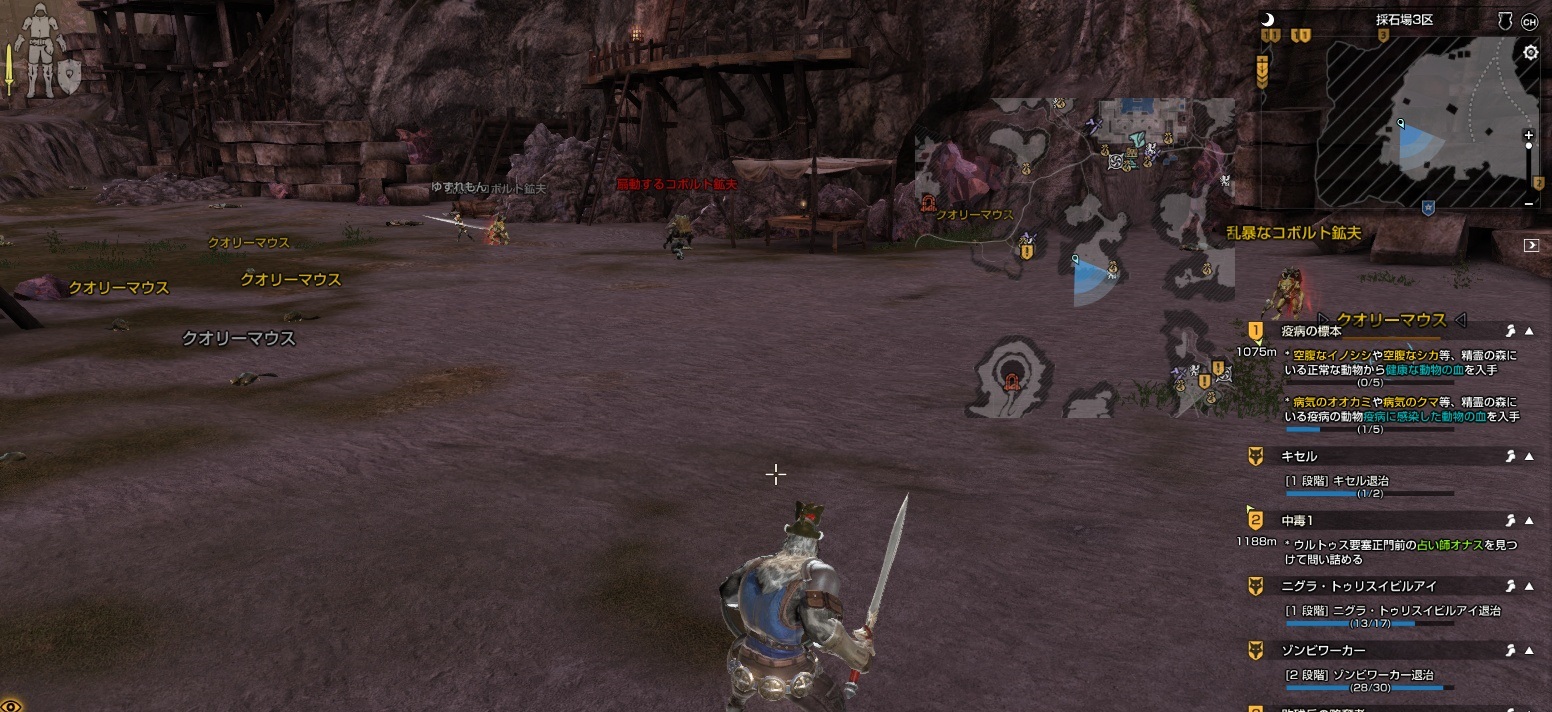Click the minimap in the corner
The height and width of the screenshot is (712, 1552).
click(x=1420, y=120)
